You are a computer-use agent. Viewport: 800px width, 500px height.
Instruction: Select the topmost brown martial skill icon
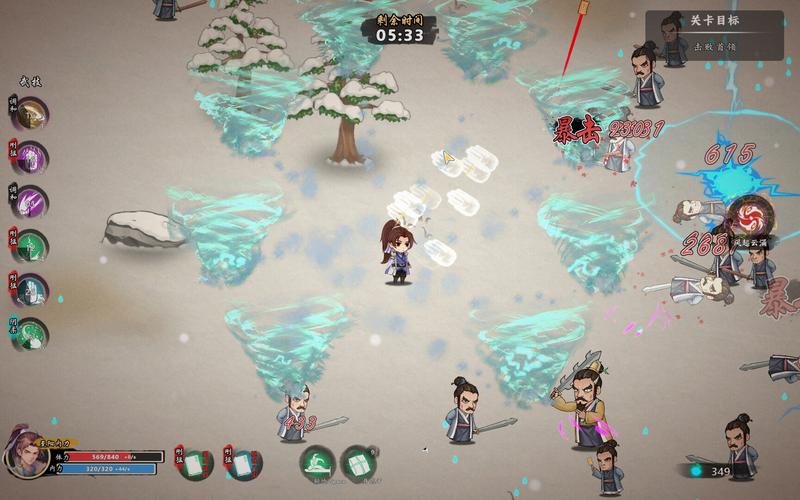click(32, 113)
